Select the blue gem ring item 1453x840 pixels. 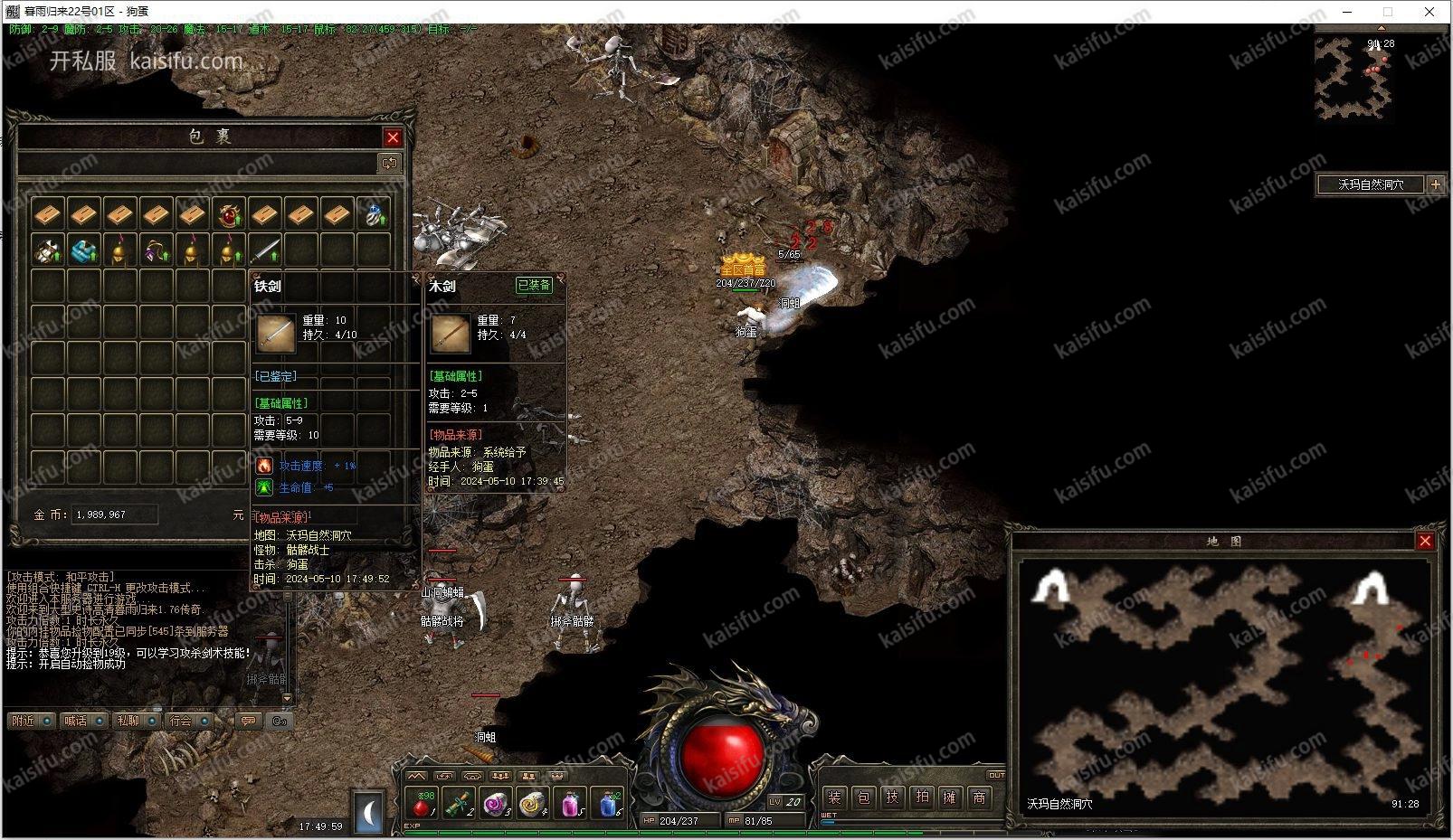tap(374, 214)
